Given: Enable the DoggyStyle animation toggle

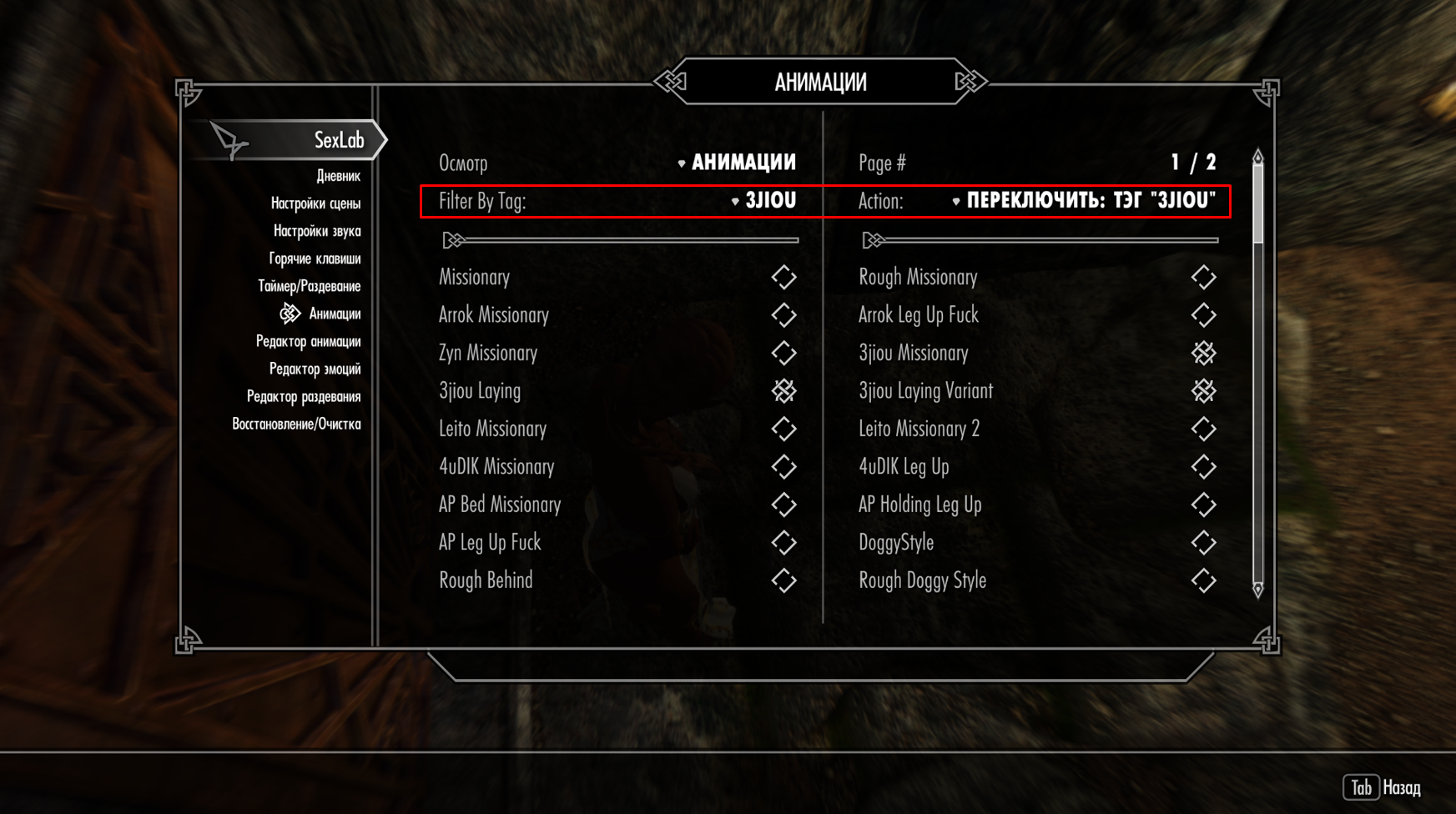Looking at the screenshot, I should coord(1203,542).
